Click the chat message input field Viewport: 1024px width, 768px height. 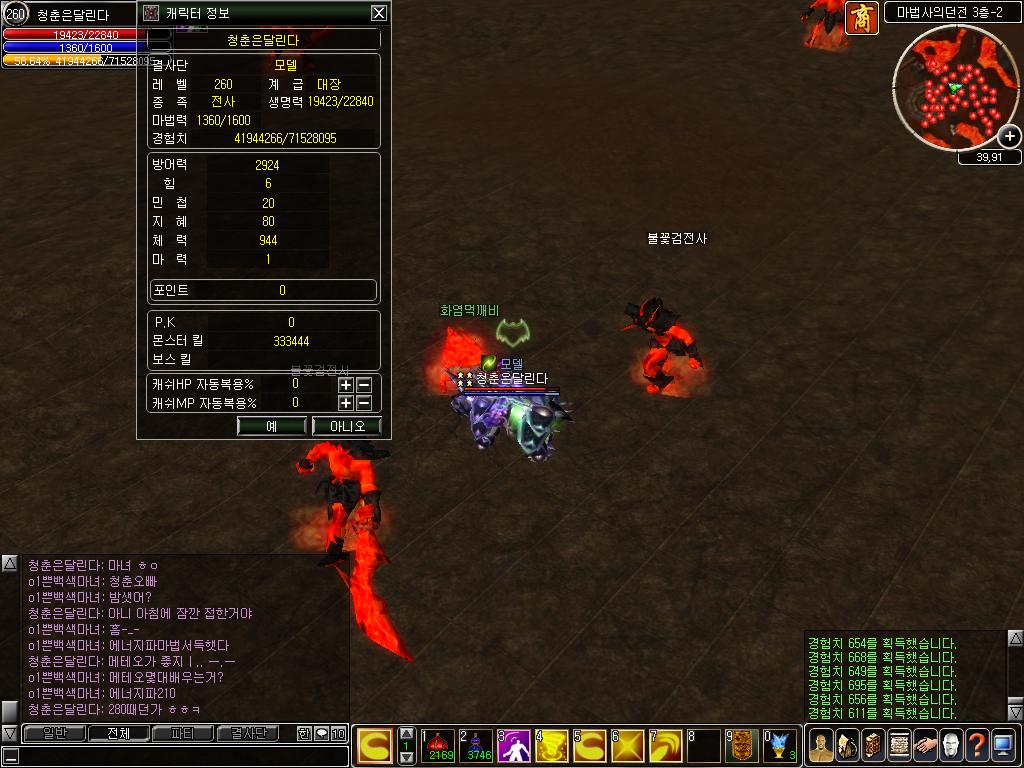(x=175, y=756)
